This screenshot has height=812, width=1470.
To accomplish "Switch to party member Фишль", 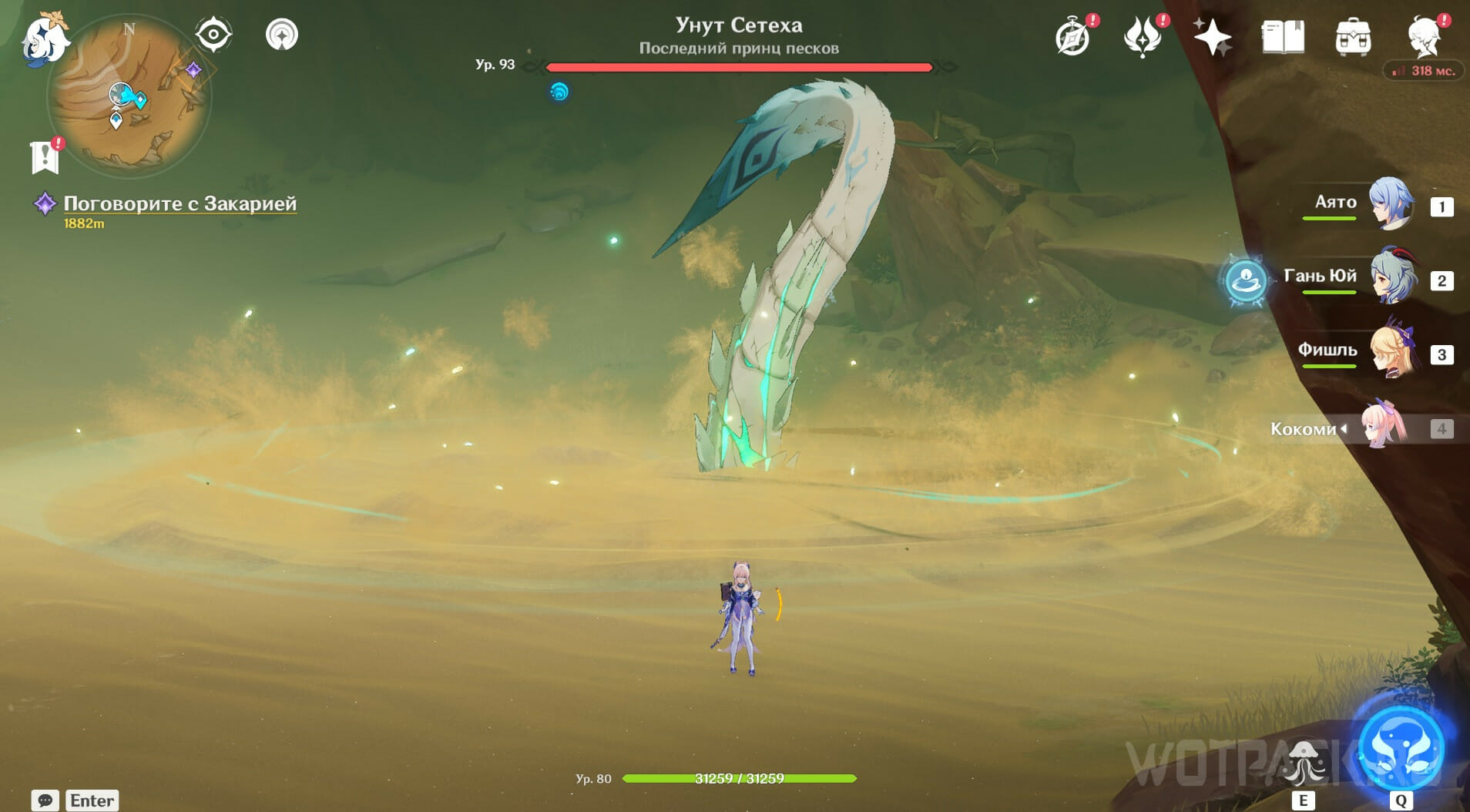I will tap(1392, 352).
